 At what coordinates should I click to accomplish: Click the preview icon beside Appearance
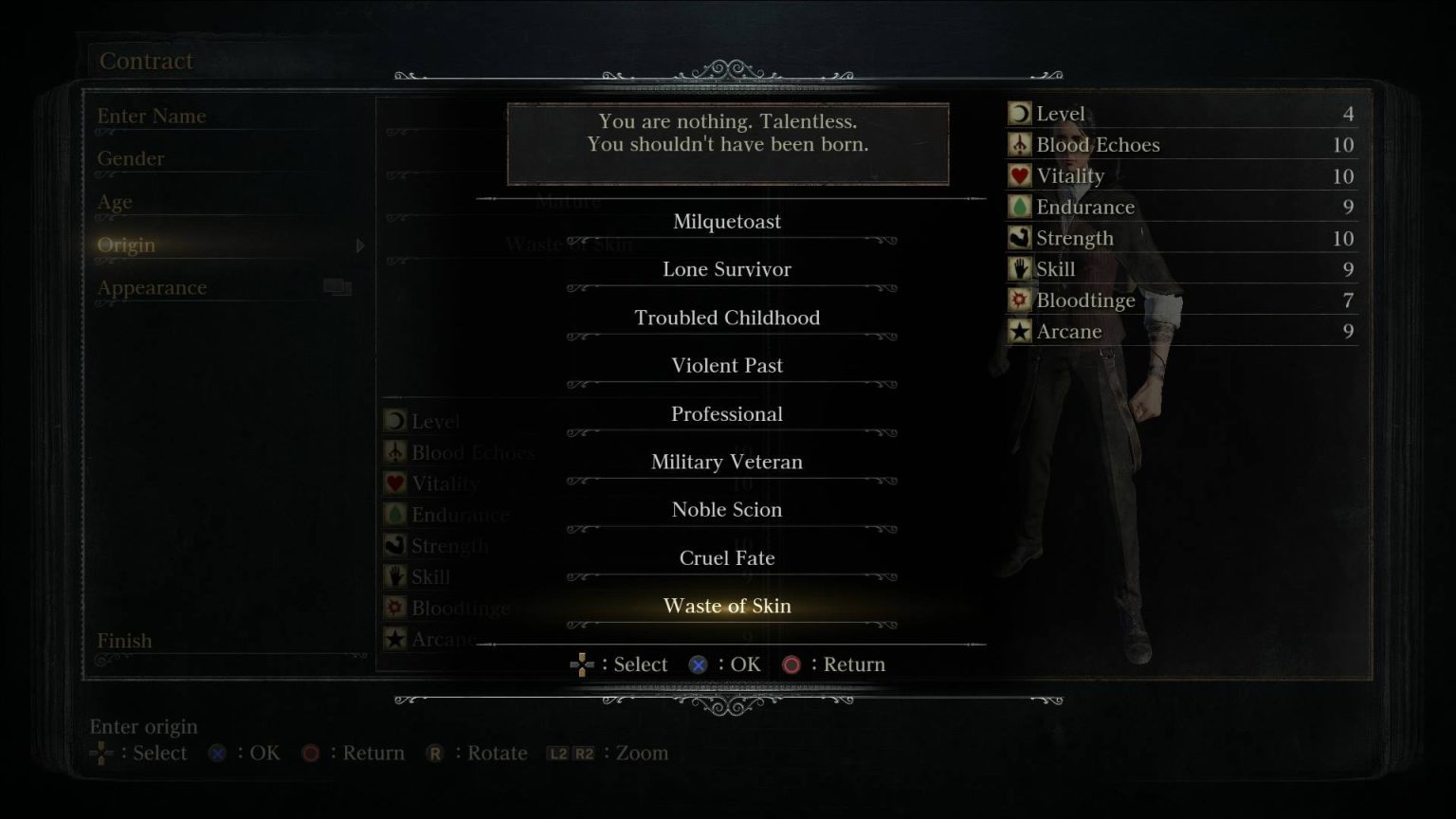tap(337, 284)
